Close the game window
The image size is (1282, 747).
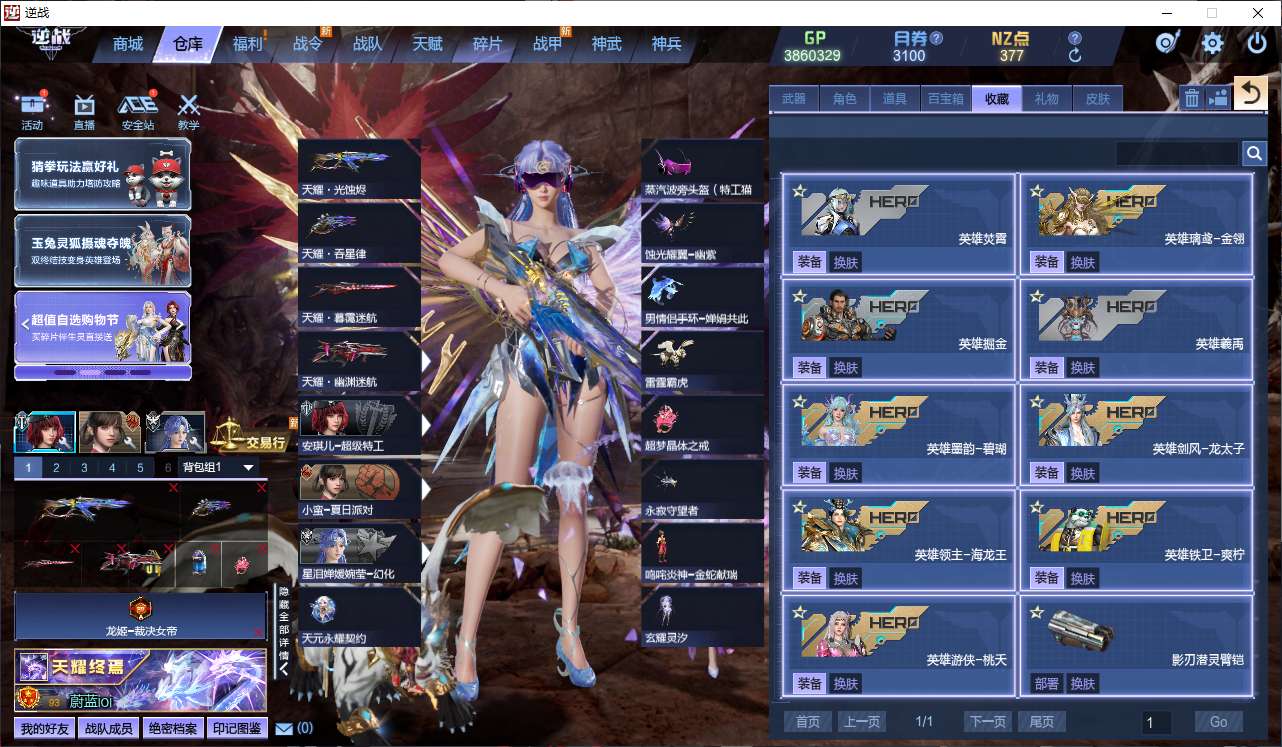pos(1257,13)
